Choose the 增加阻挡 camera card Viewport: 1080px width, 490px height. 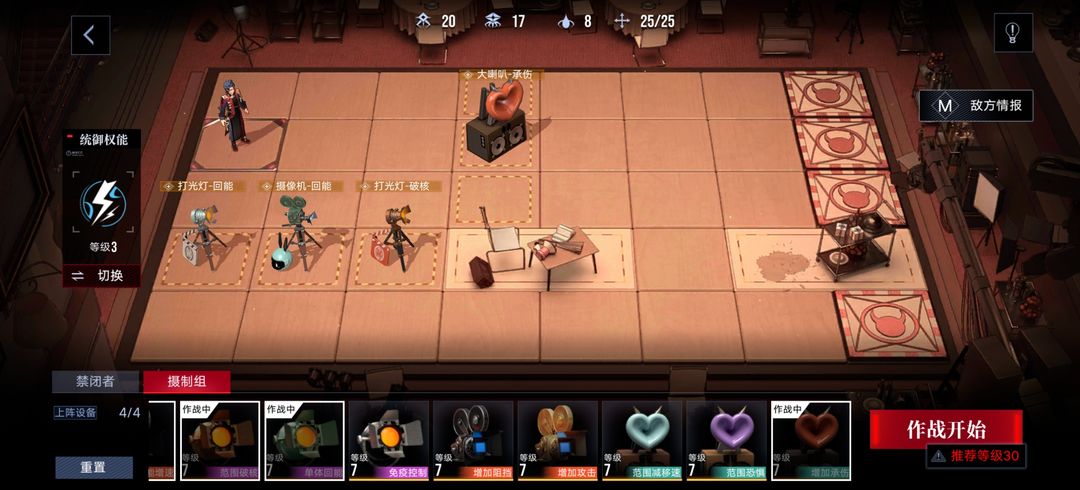pos(473,441)
